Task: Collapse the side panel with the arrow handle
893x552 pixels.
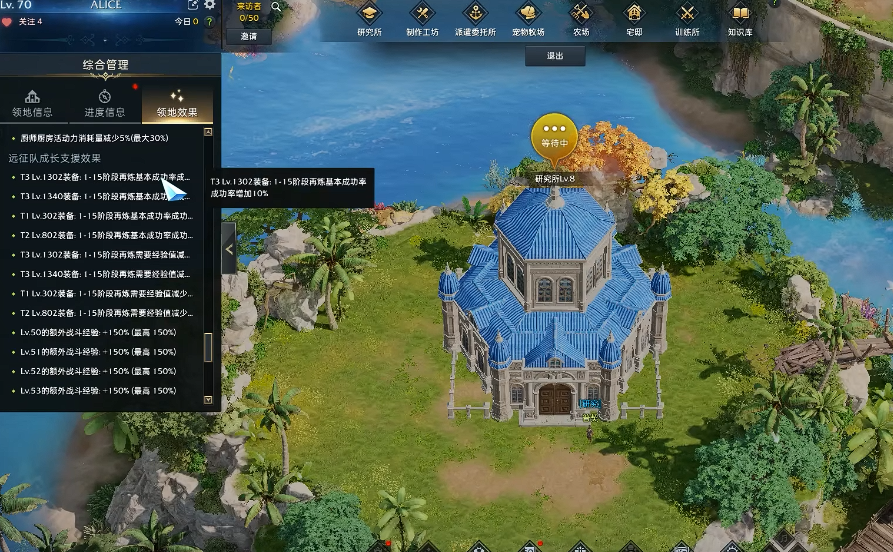Action: 228,248
